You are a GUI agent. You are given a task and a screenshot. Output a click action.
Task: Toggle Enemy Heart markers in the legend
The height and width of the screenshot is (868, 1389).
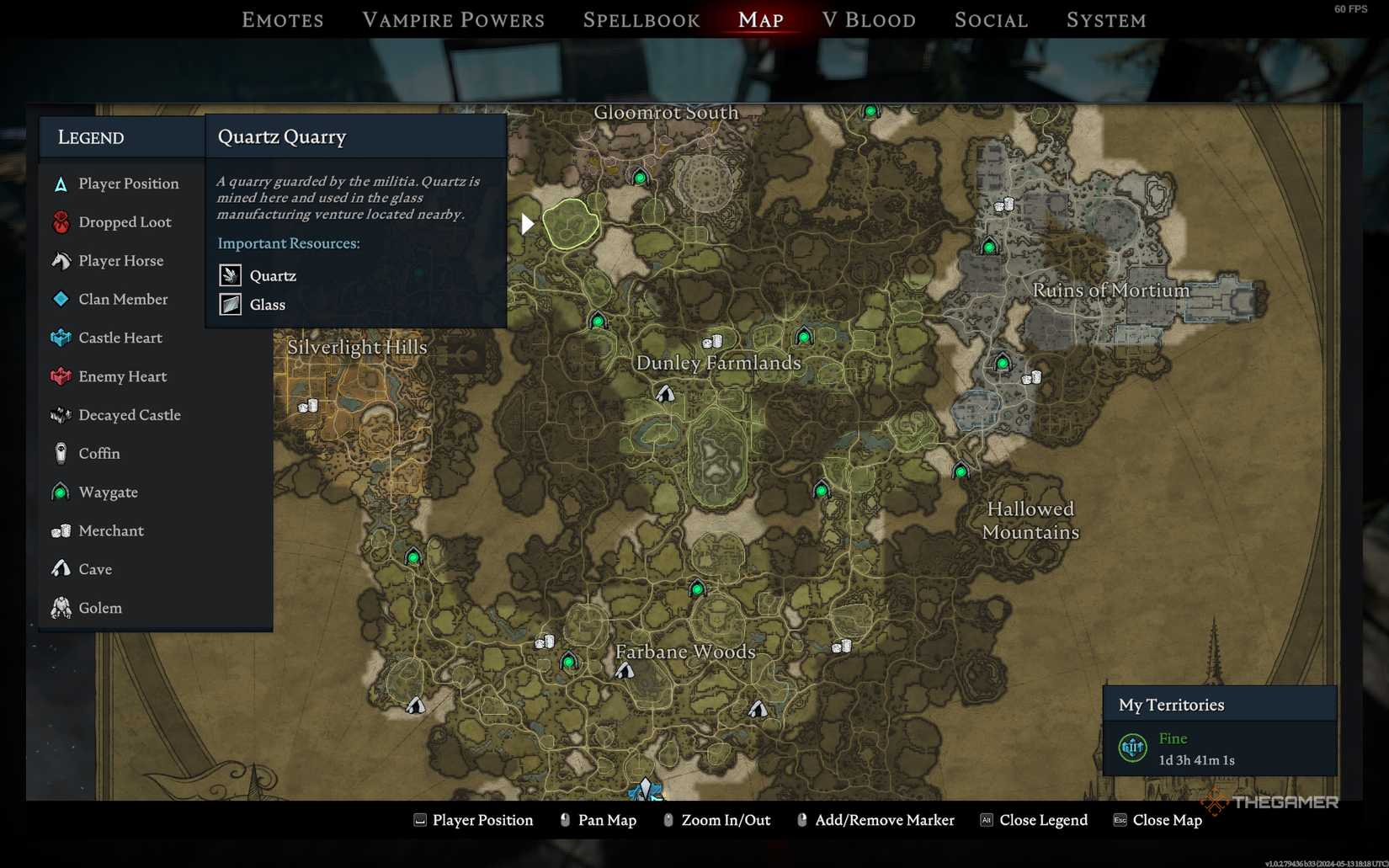[x=60, y=376]
